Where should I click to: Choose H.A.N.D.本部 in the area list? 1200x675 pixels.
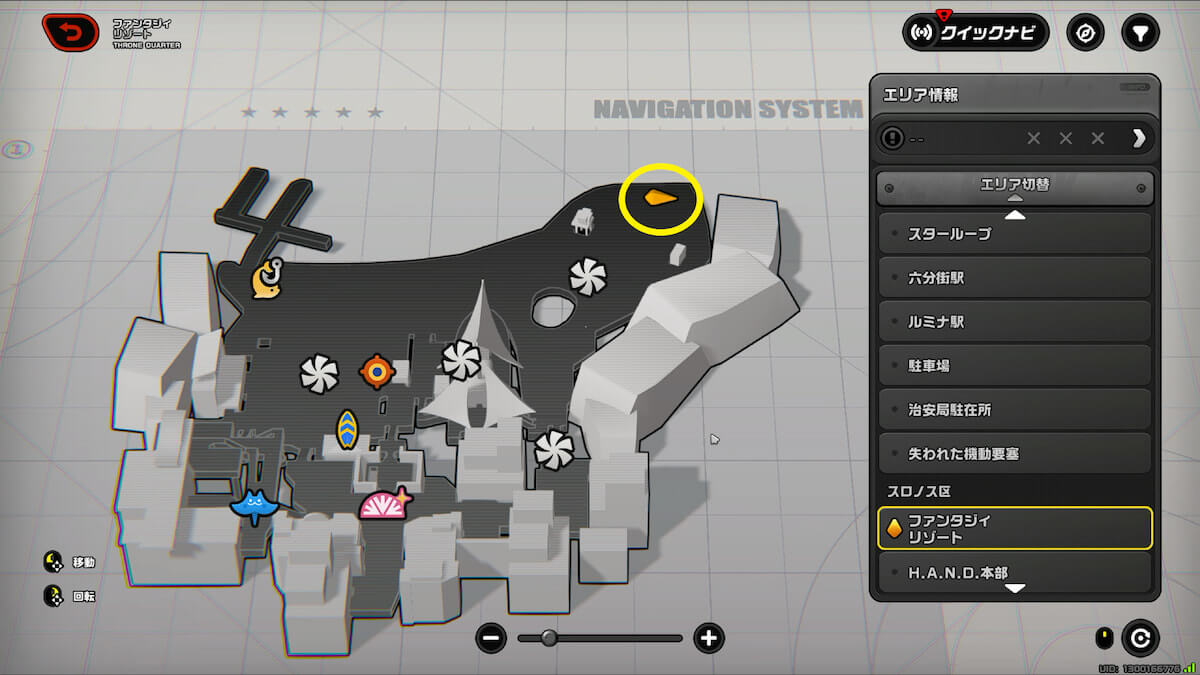point(1014,573)
